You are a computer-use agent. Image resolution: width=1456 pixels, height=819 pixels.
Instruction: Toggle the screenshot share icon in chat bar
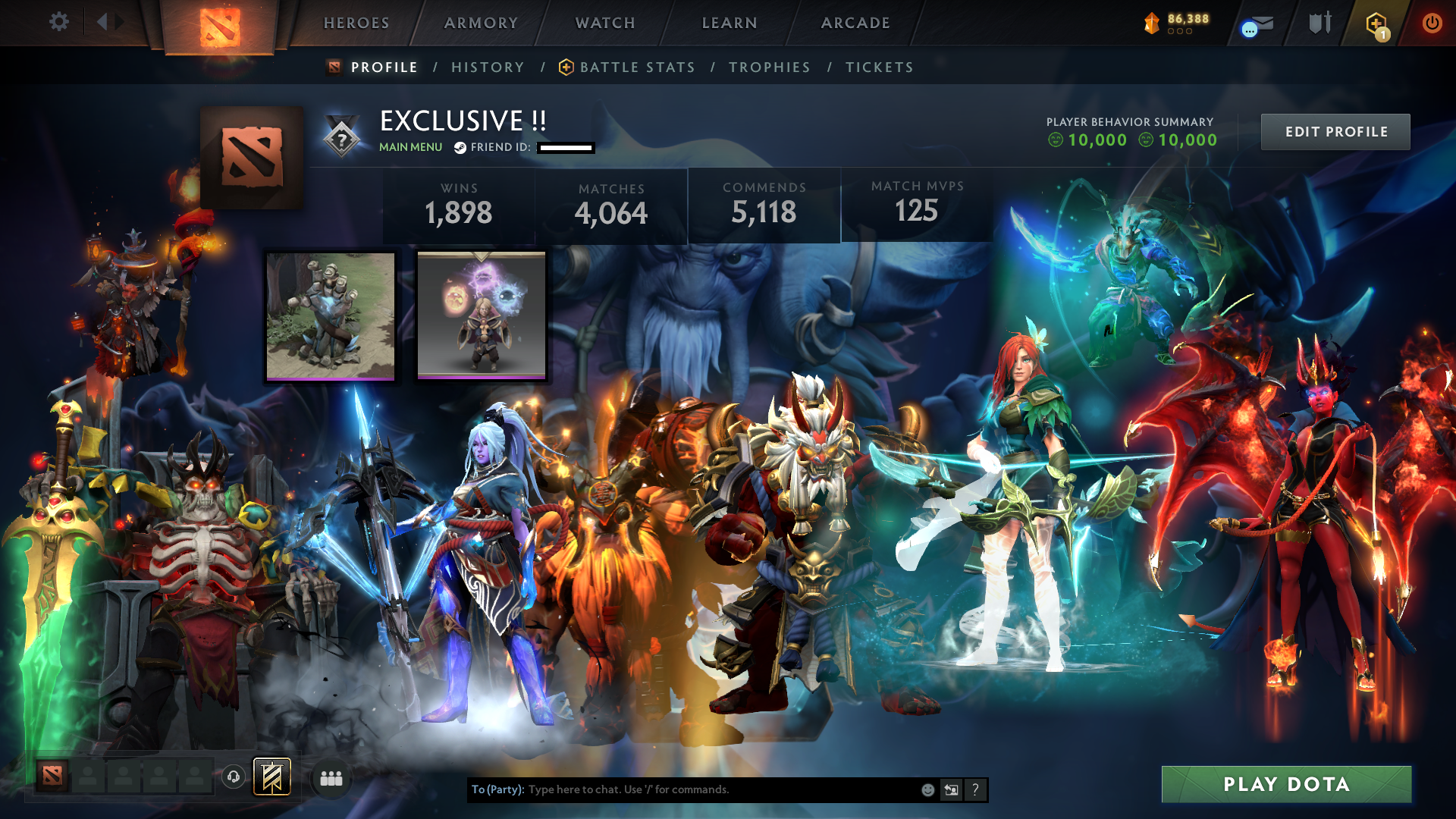tap(952, 789)
